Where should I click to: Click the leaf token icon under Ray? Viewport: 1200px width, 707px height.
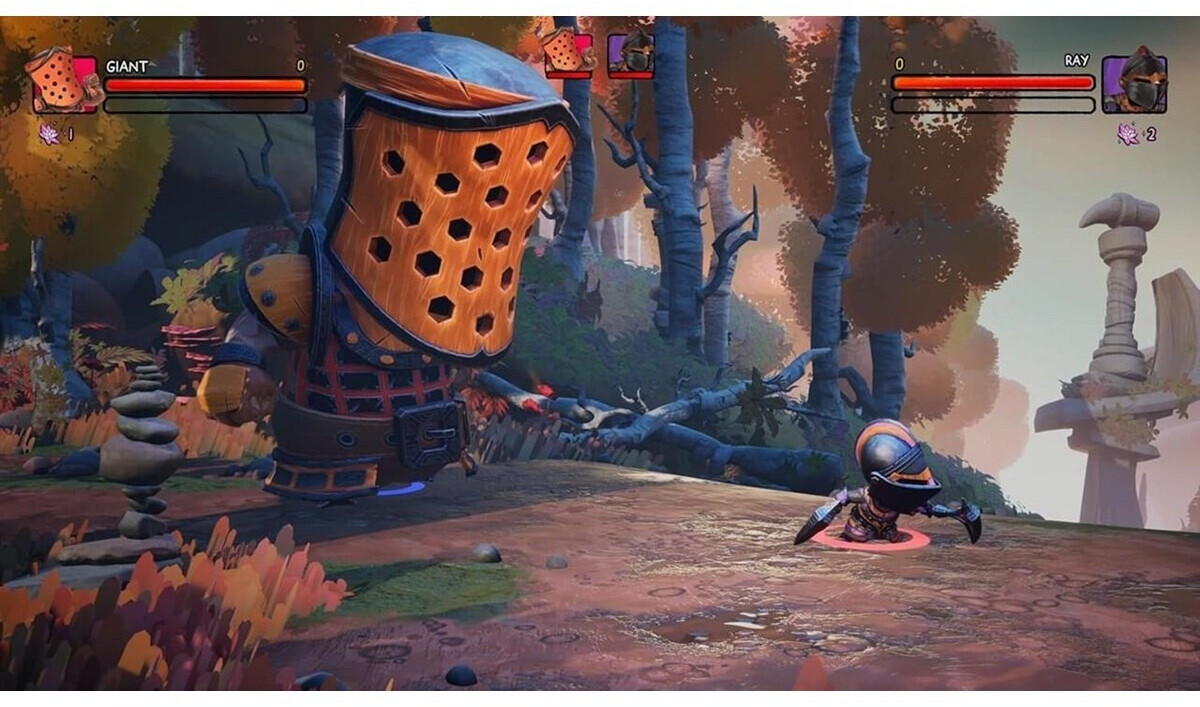[1129, 134]
